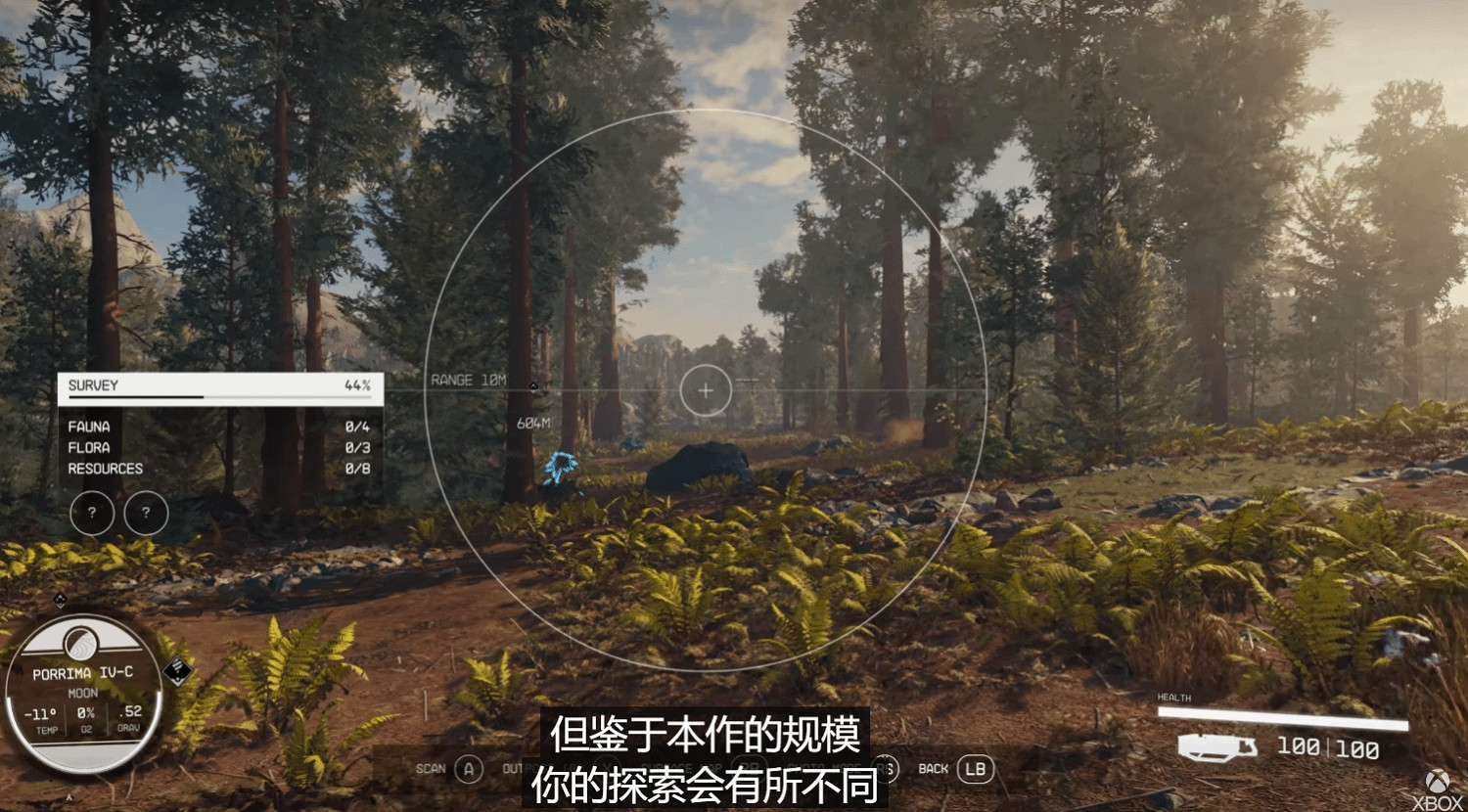The image size is (1468, 812).
Task: Toggle the blue scanned plant highlight
Action: (x=561, y=467)
